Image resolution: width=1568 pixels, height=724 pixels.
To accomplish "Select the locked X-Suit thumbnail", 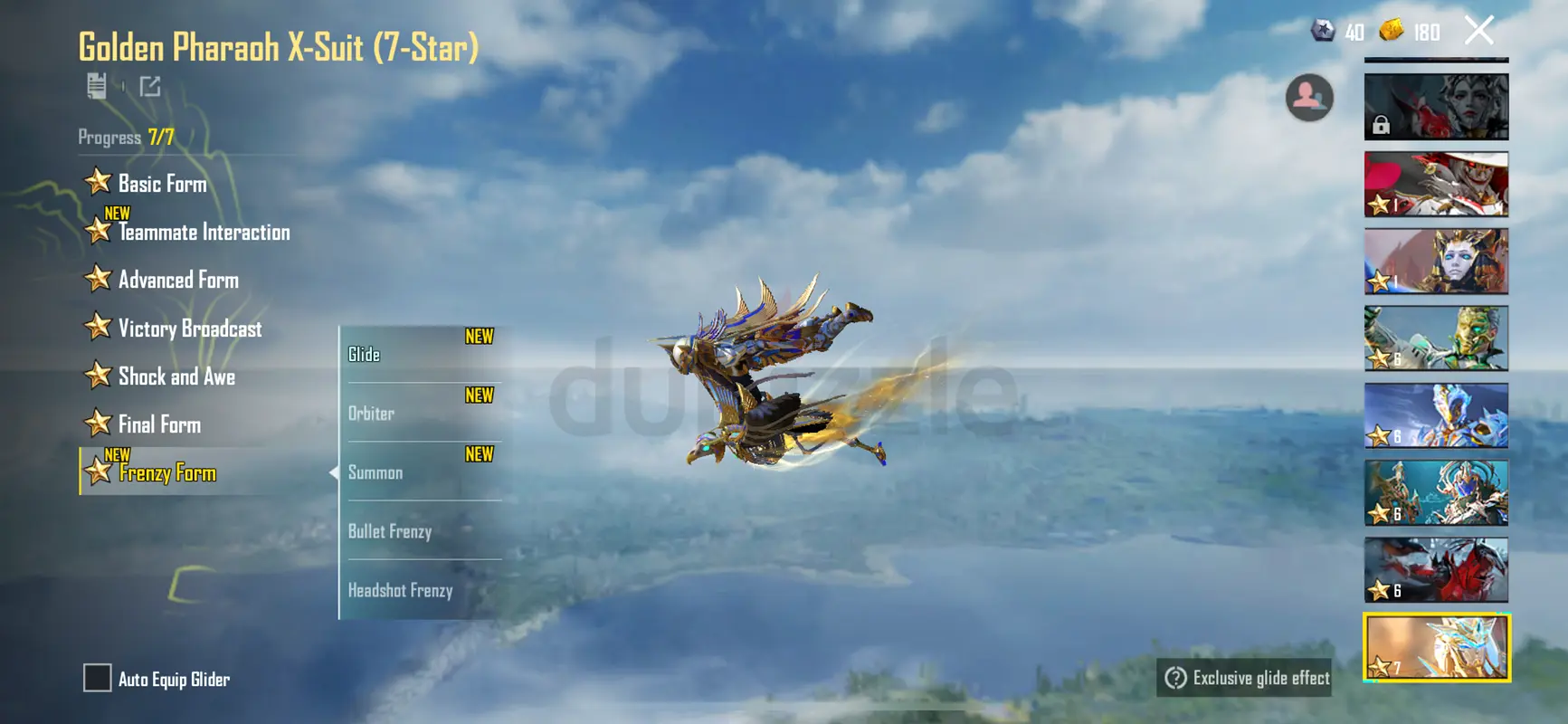I will click(1436, 108).
